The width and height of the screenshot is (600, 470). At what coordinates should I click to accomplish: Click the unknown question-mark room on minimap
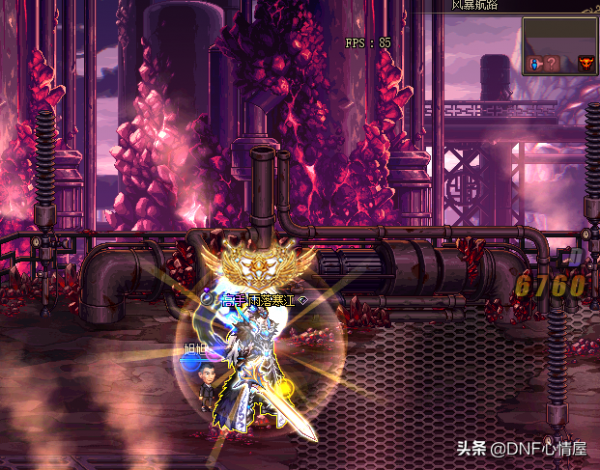(550, 64)
